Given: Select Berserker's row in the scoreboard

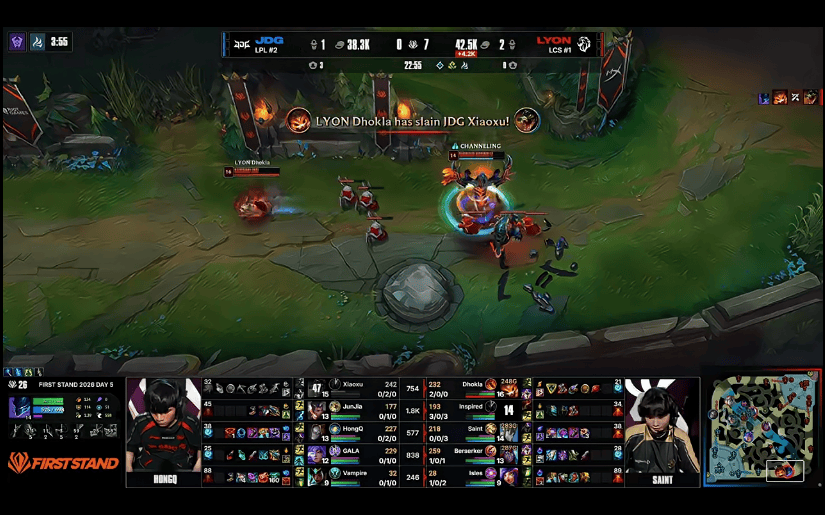Looking at the screenshot, I should (468, 451).
